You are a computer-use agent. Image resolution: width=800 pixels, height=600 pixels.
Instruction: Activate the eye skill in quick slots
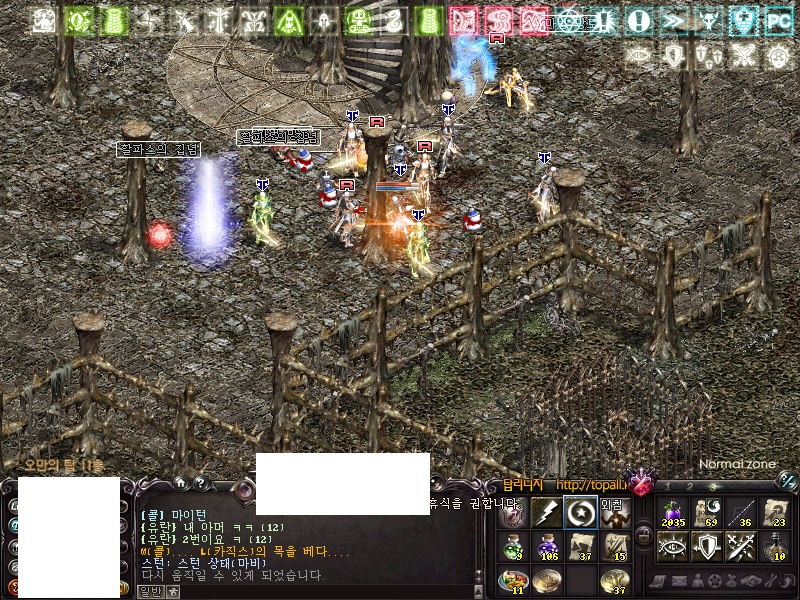coord(674,546)
